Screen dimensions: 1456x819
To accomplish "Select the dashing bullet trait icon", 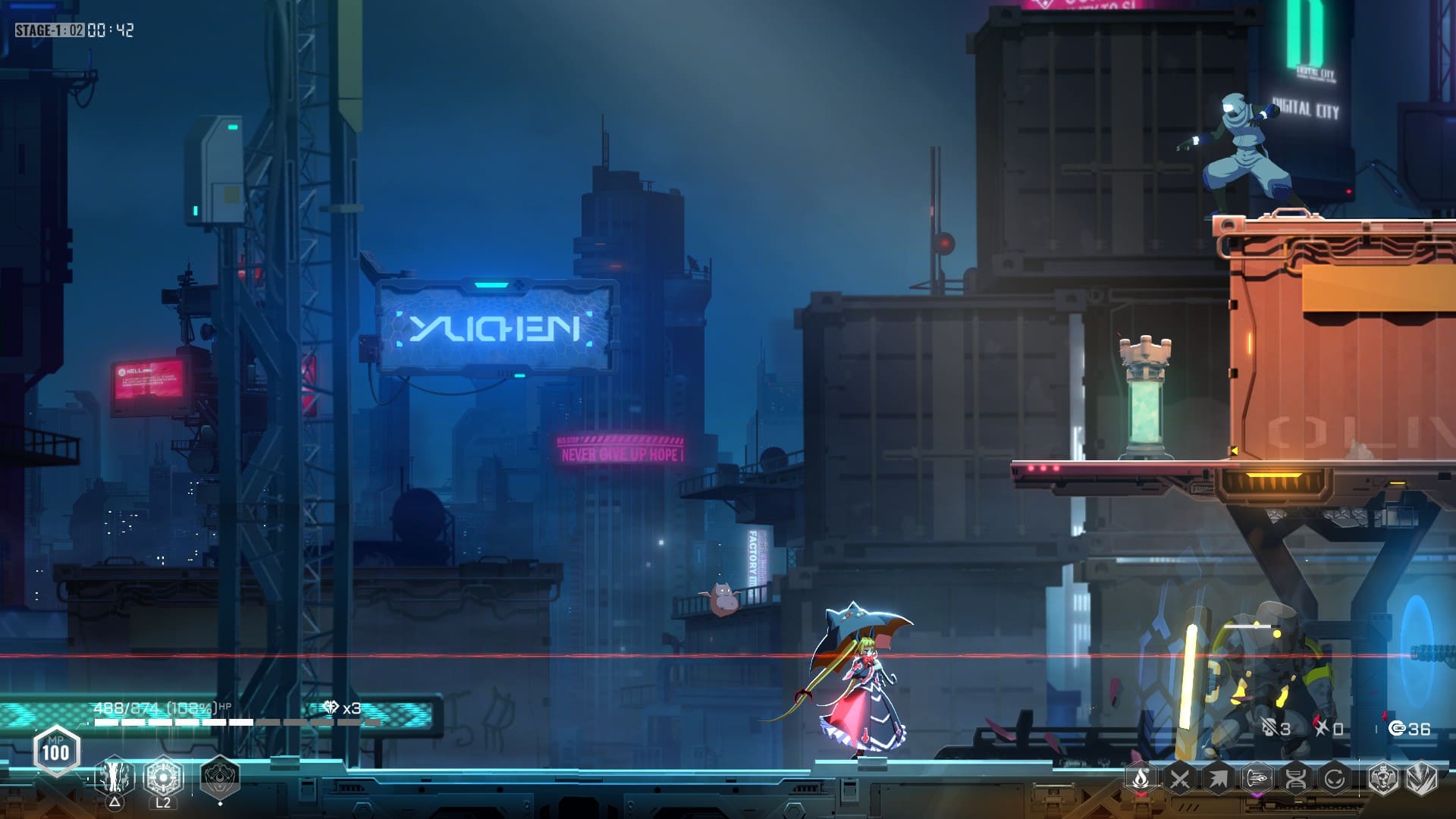I will pyautogui.click(x=1257, y=778).
